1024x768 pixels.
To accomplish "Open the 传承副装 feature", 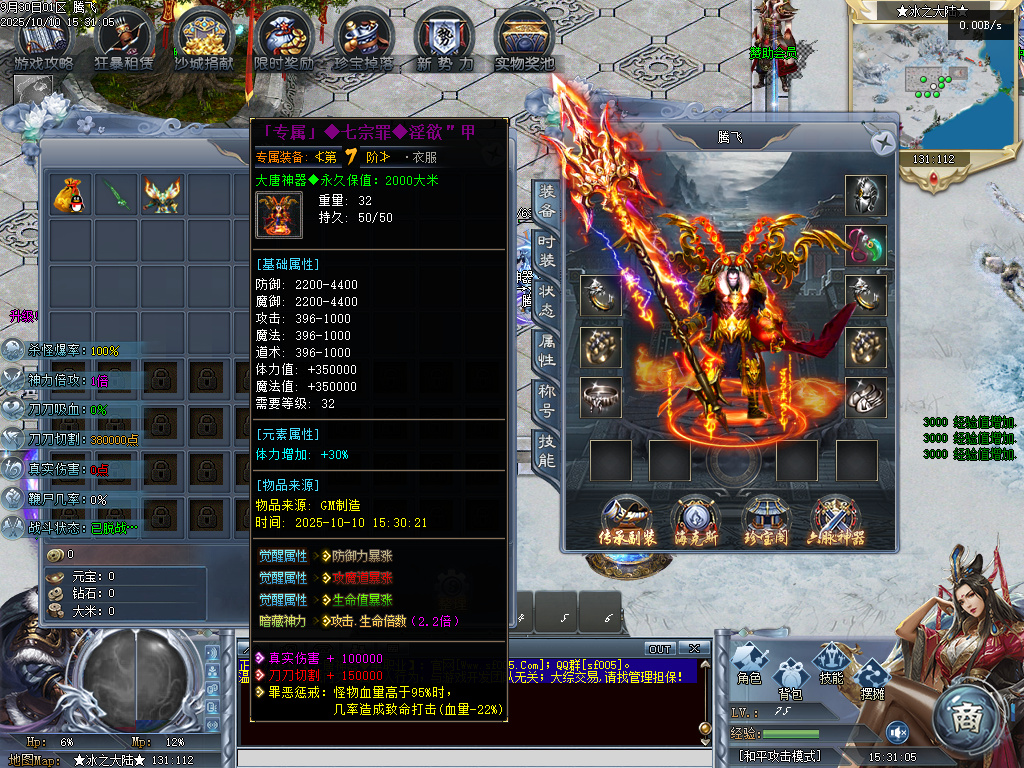I will 628,520.
